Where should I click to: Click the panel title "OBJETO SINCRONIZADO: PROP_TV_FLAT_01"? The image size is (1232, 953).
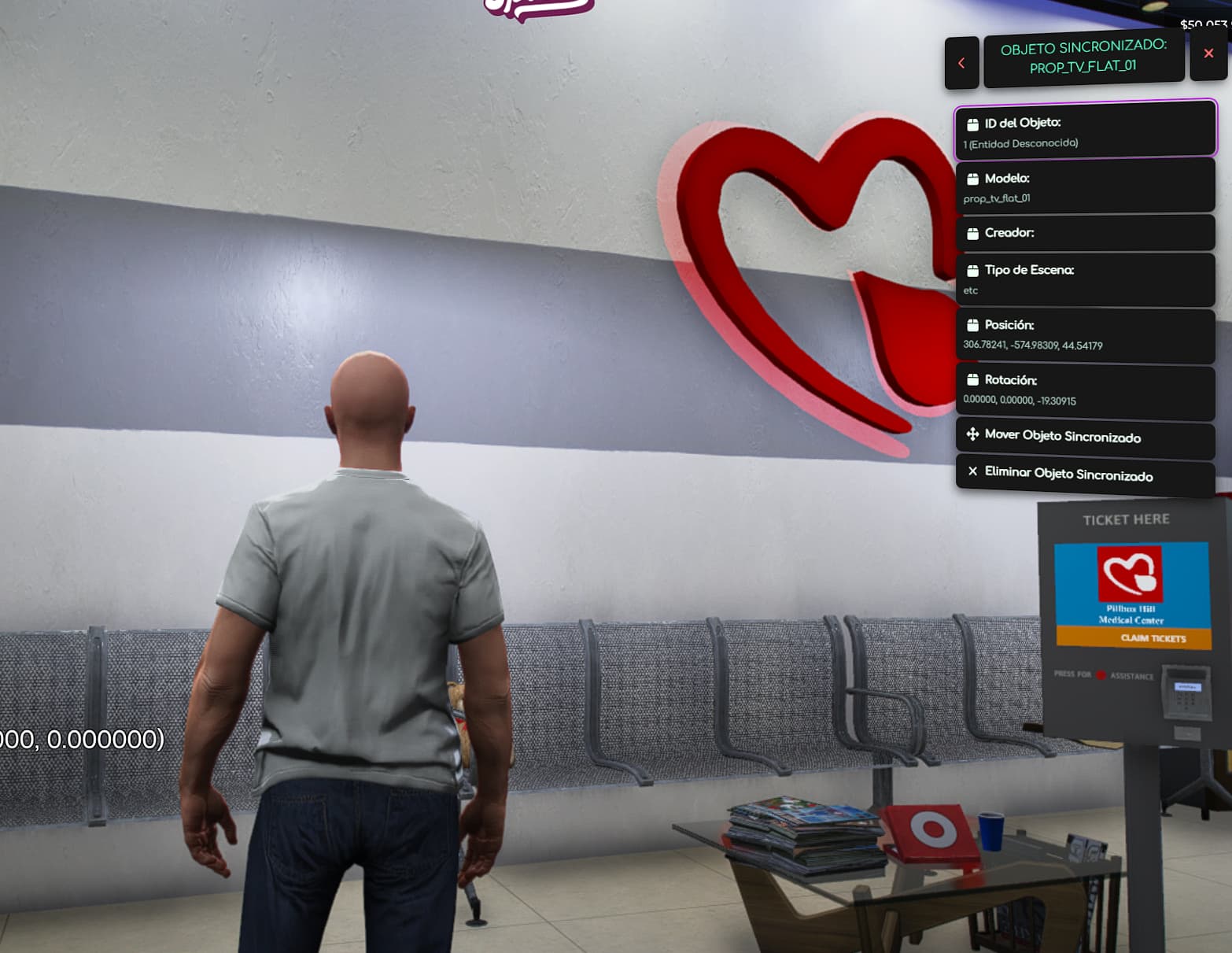click(x=1083, y=60)
